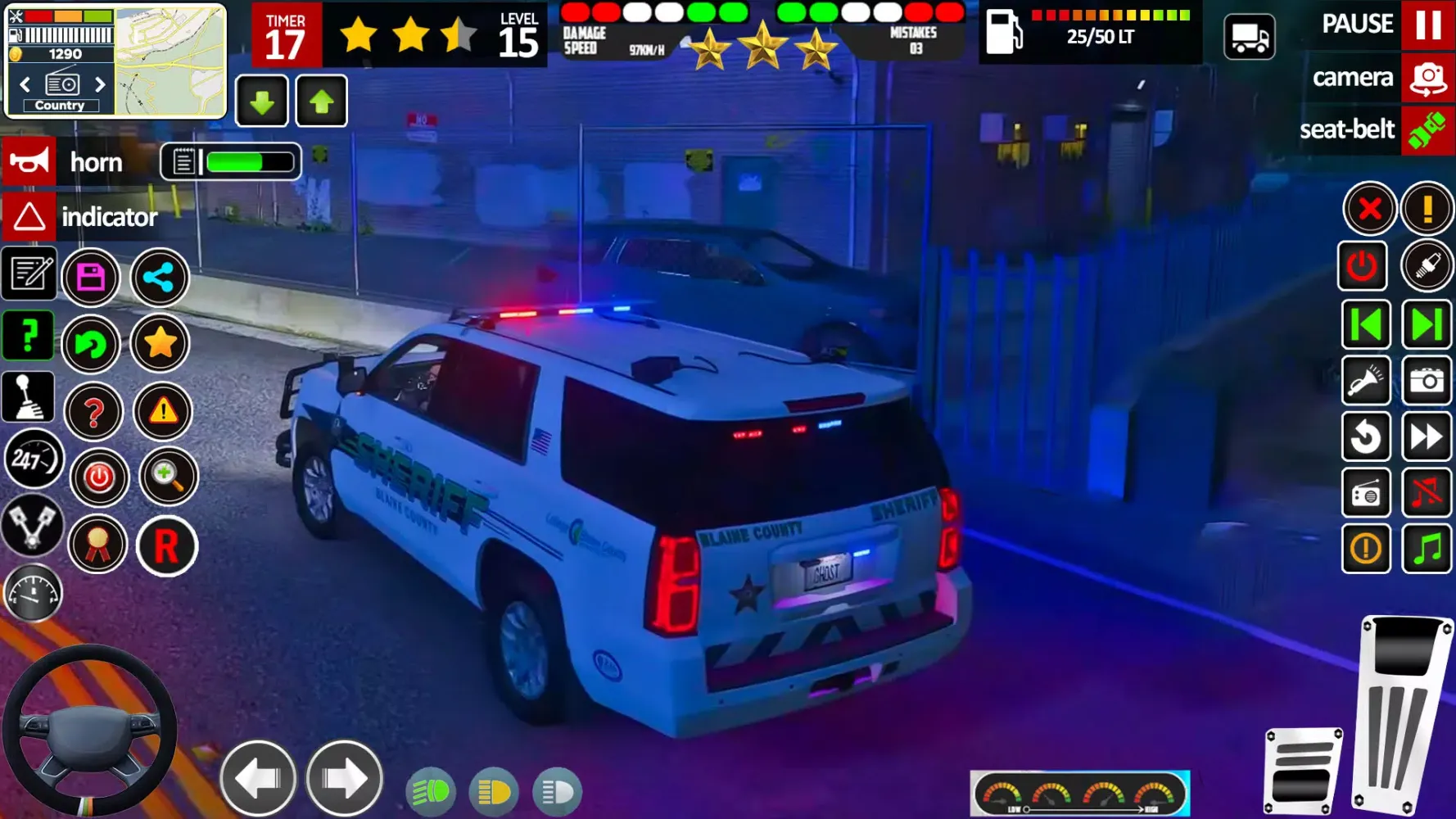
Task: Expand the map with the right chevron
Action: pyautogui.click(x=100, y=84)
